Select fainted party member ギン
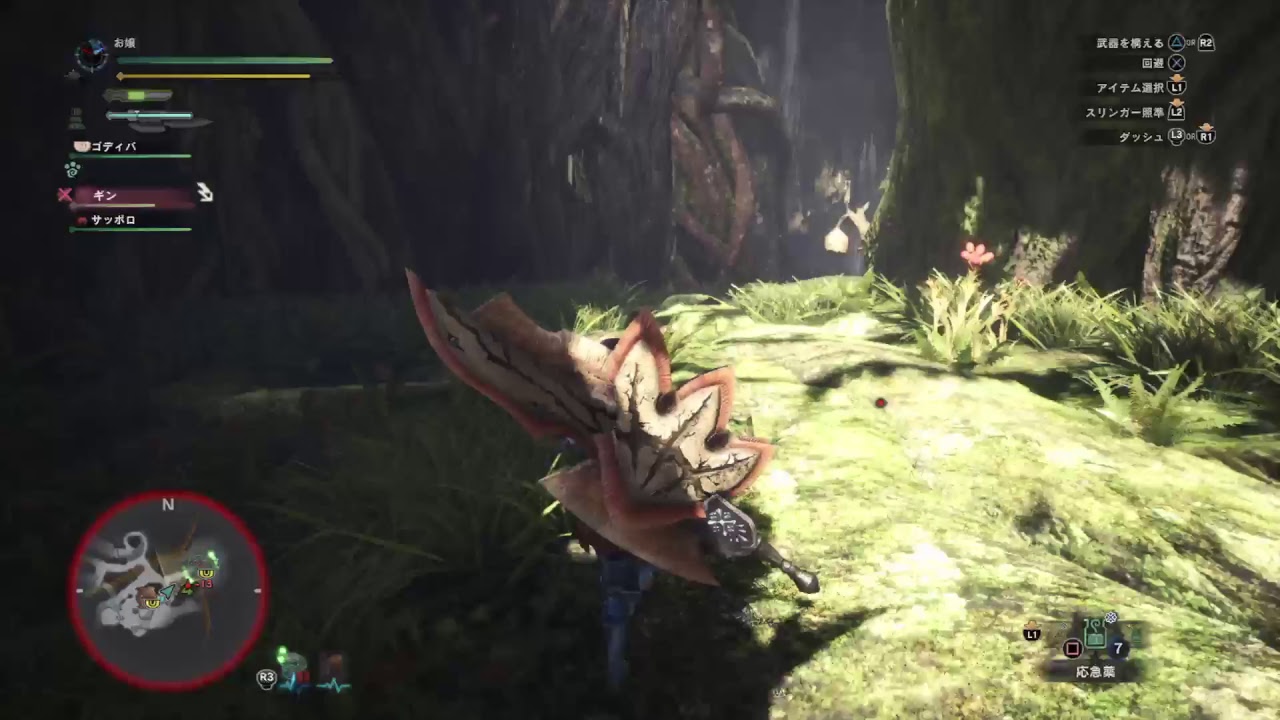Viewport: 1280px width, 720px height. click(x=105, y=196)
